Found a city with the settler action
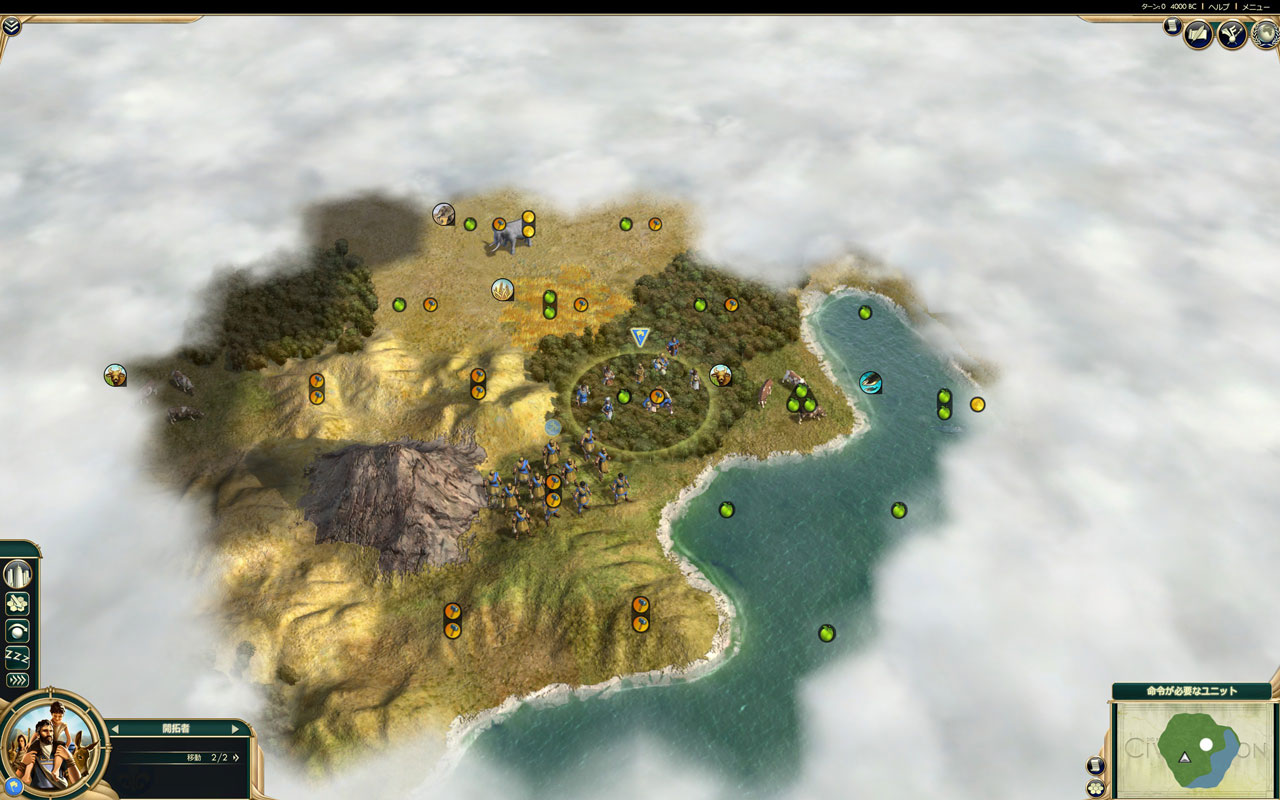The image size is (1280, 800). (17, 575)
